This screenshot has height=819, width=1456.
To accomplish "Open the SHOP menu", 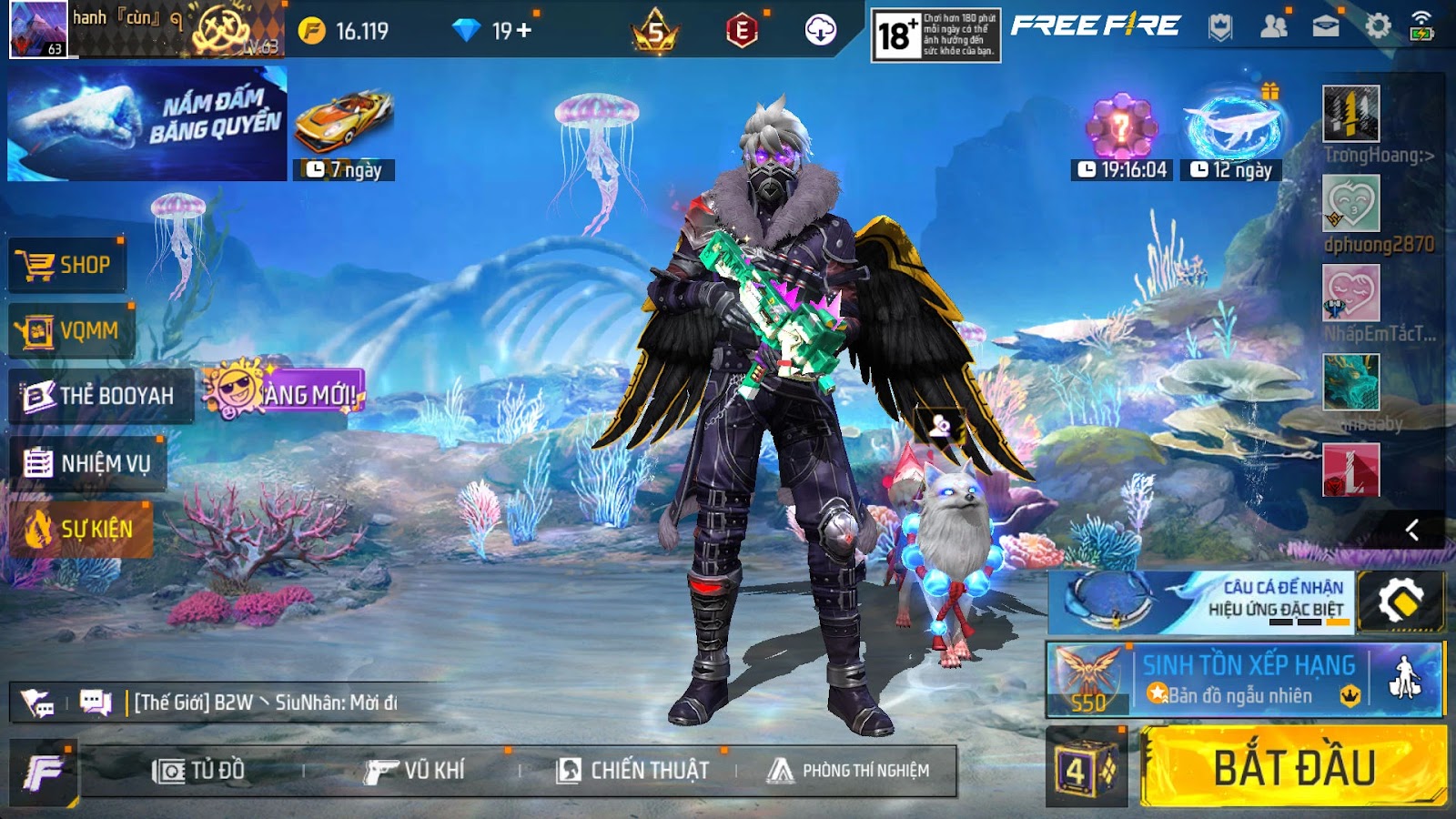I will click(66, 265).
